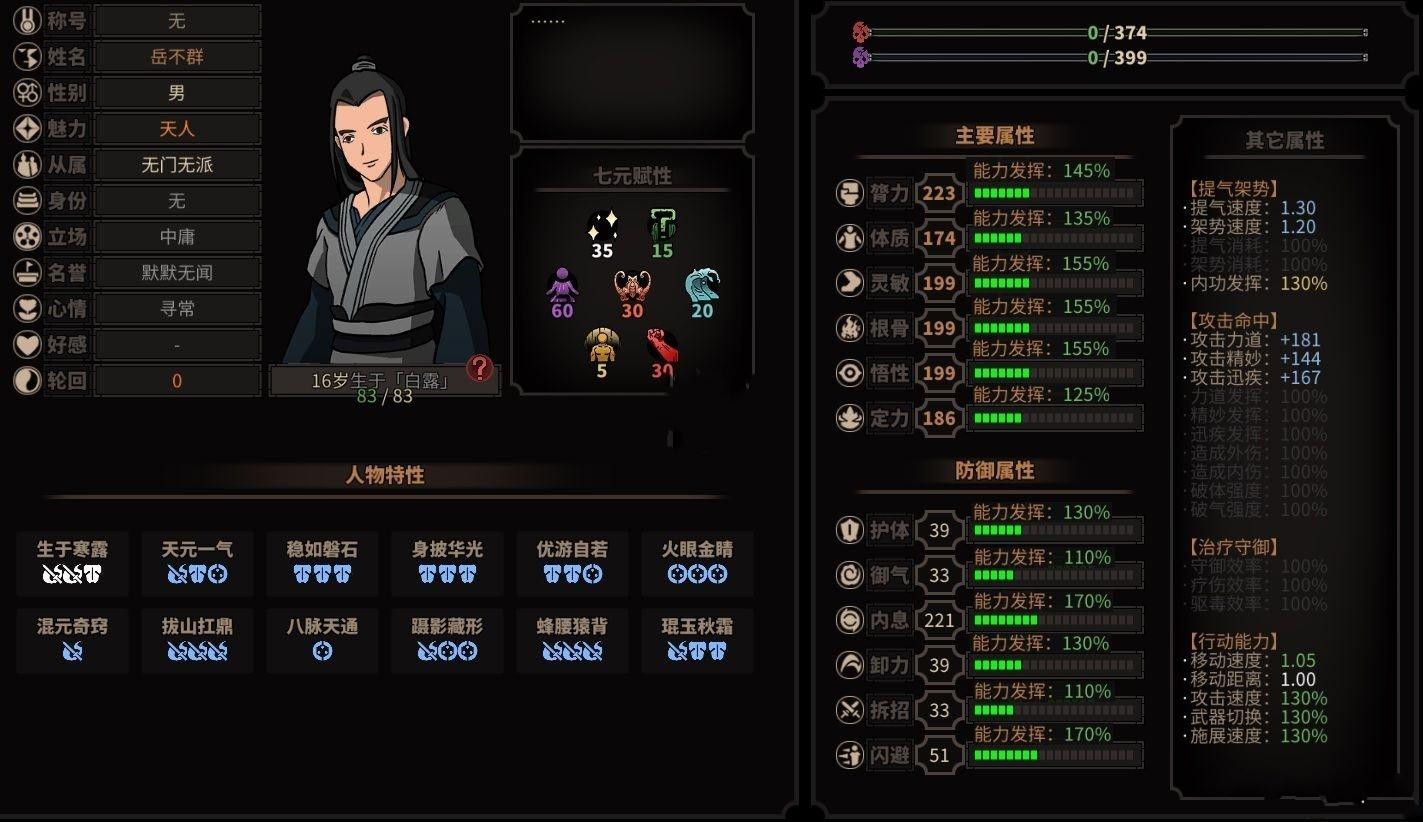Select the 内息 defense attribute icon
The height and width of the screenshot is (822, 1423).
pyautogui.click(x=850, y=620)
